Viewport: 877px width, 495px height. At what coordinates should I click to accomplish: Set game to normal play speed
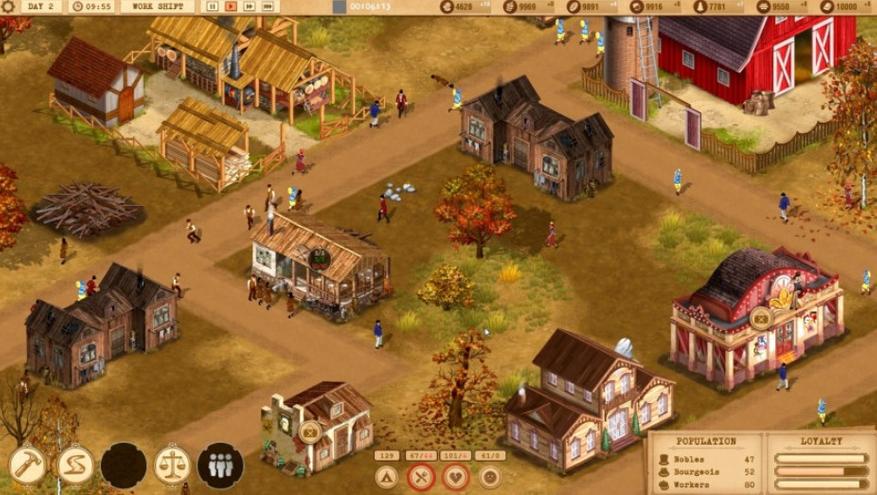point(231,6)
